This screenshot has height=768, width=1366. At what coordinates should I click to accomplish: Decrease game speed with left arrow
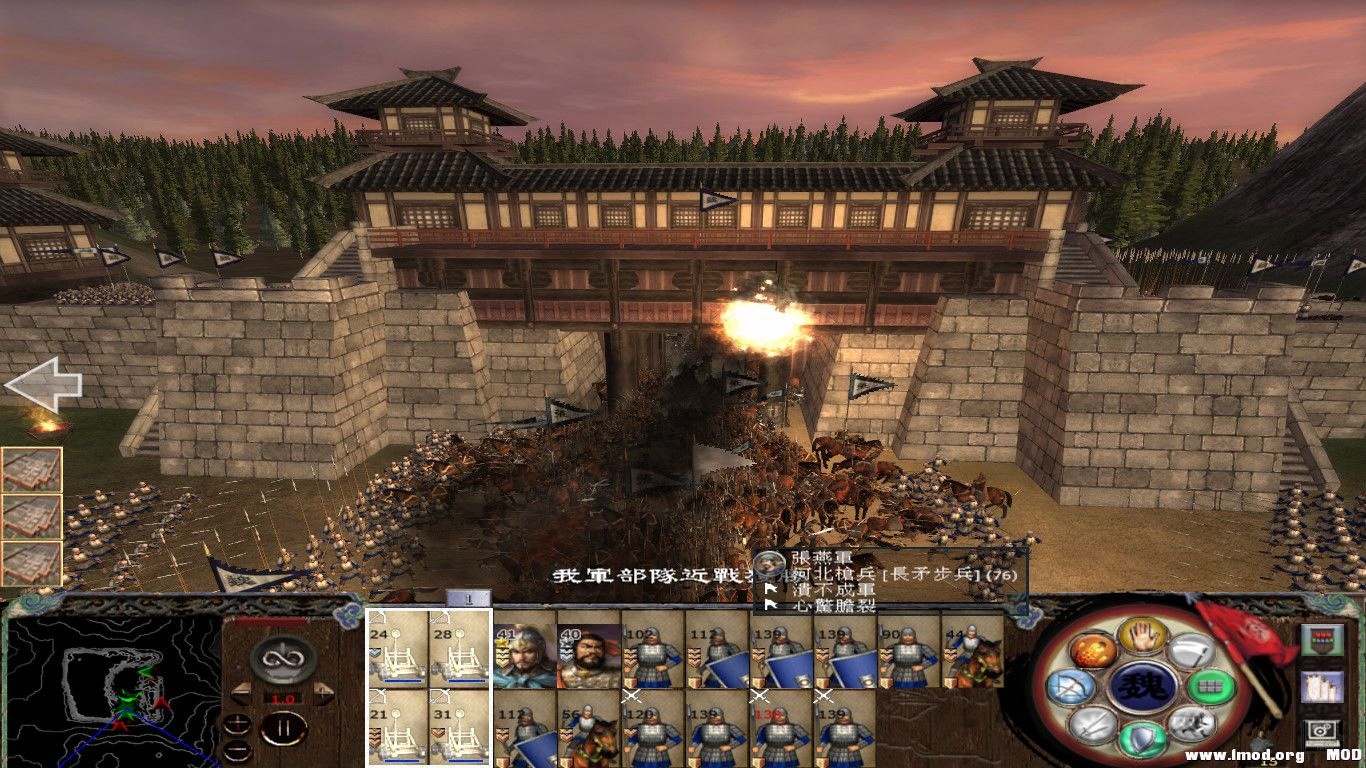tap(241, 692)
